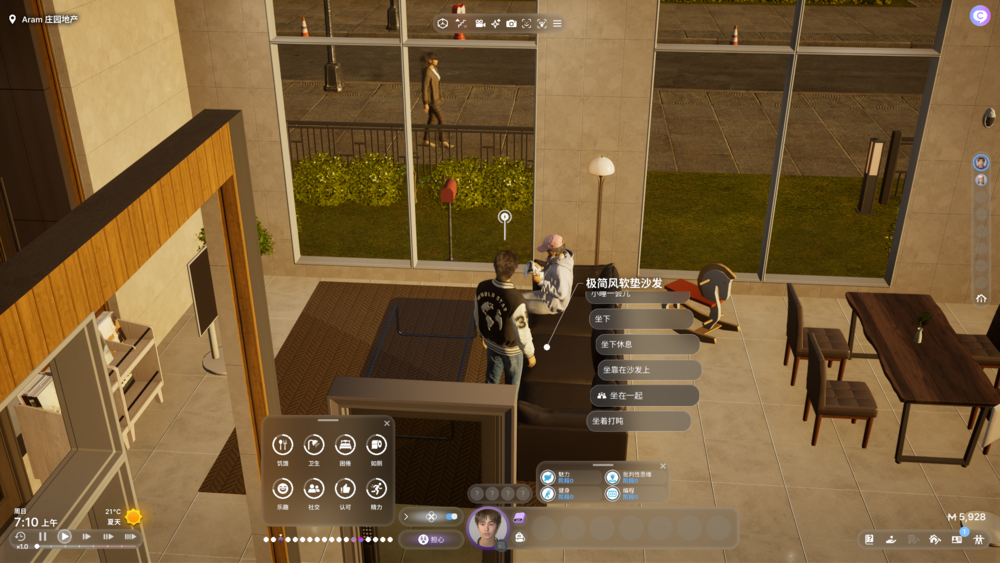
Task: Click the 担心 mood button
Action: 431,539
